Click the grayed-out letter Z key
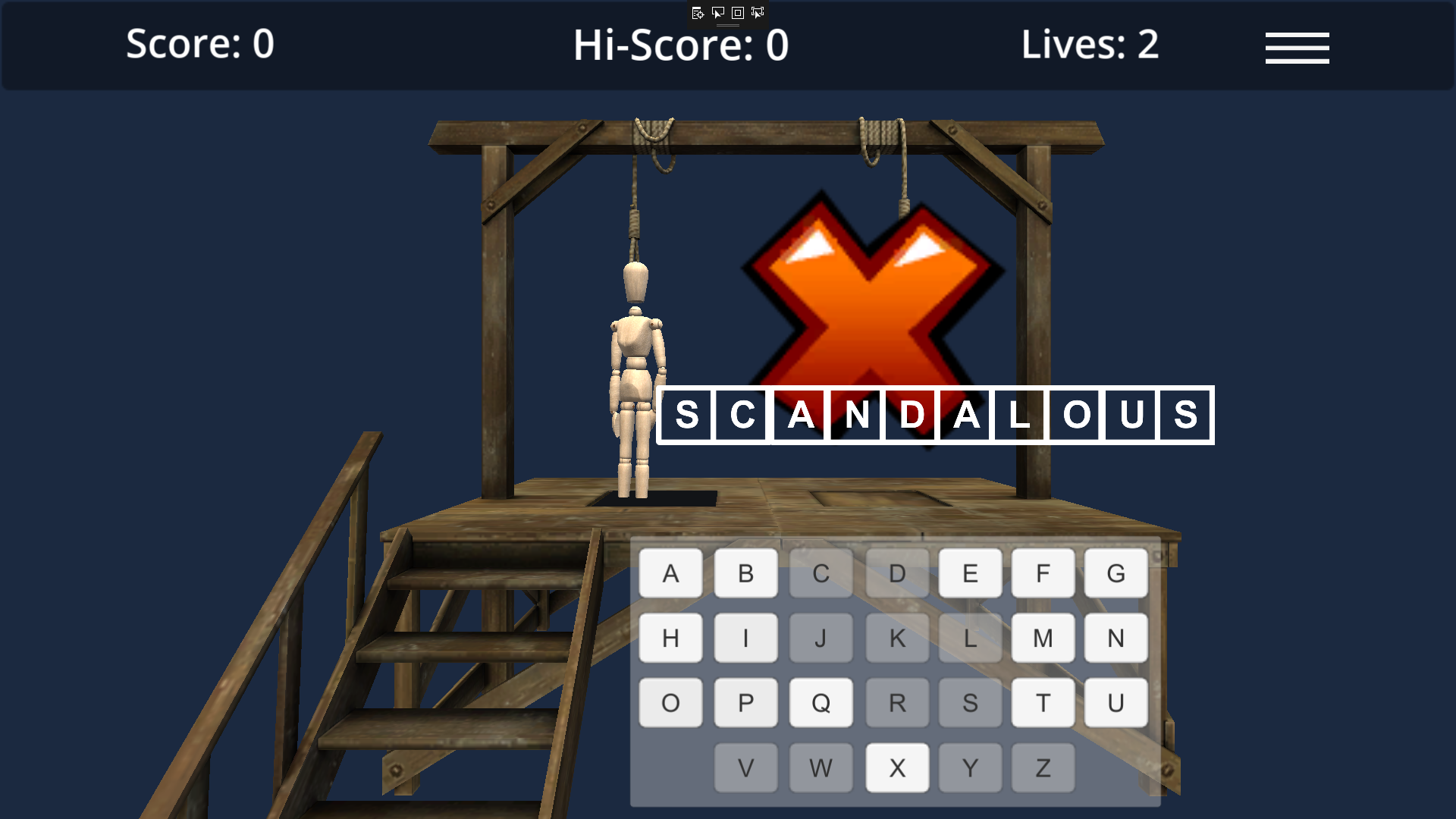This screenshot has height=819, width=1456. coord(1043,767)
